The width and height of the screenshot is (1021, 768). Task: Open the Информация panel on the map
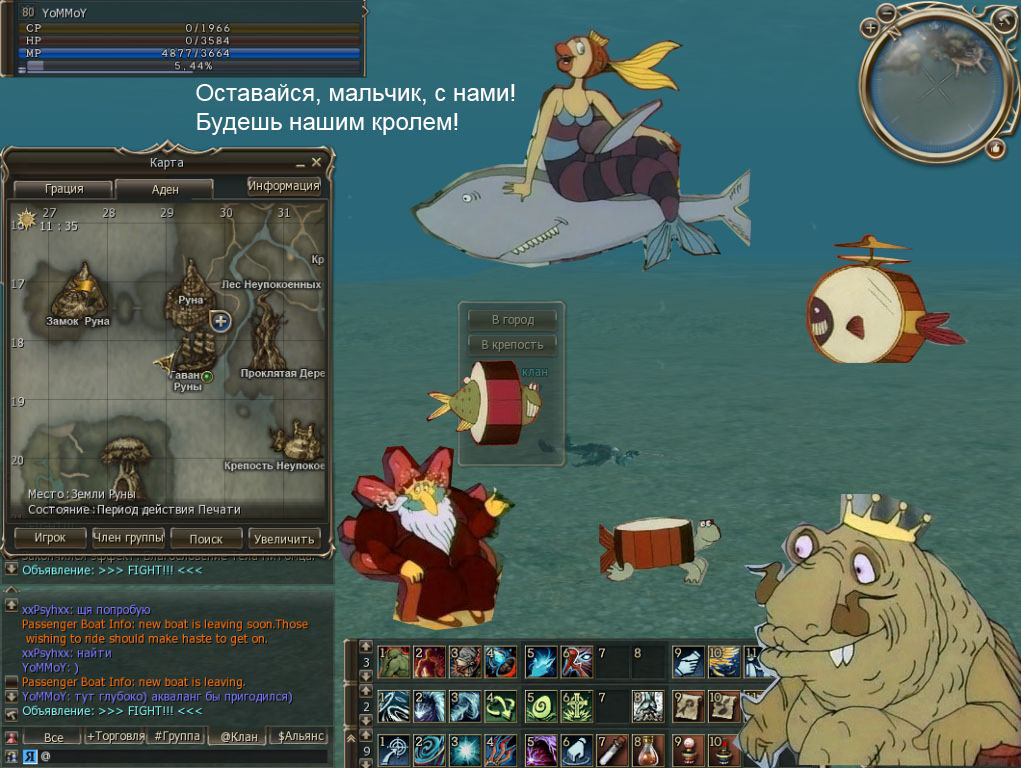[284, 186]
